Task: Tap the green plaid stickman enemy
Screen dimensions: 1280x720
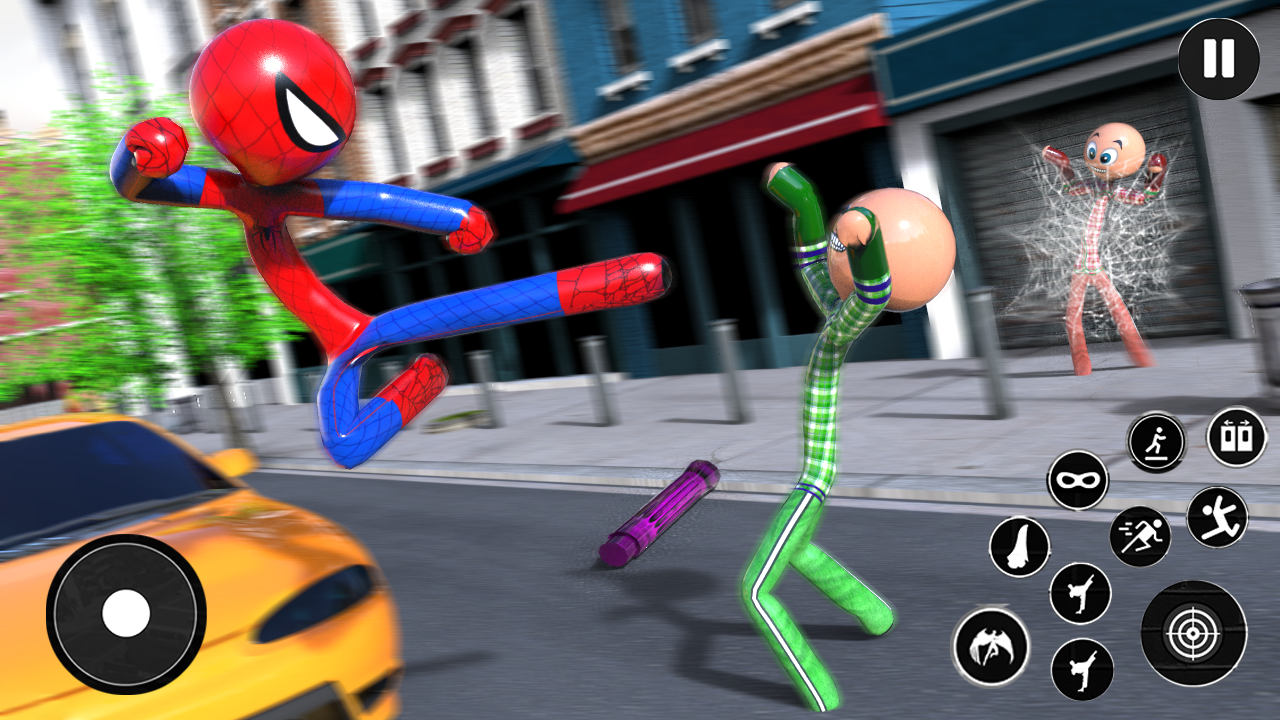Action: pos(830,400)
